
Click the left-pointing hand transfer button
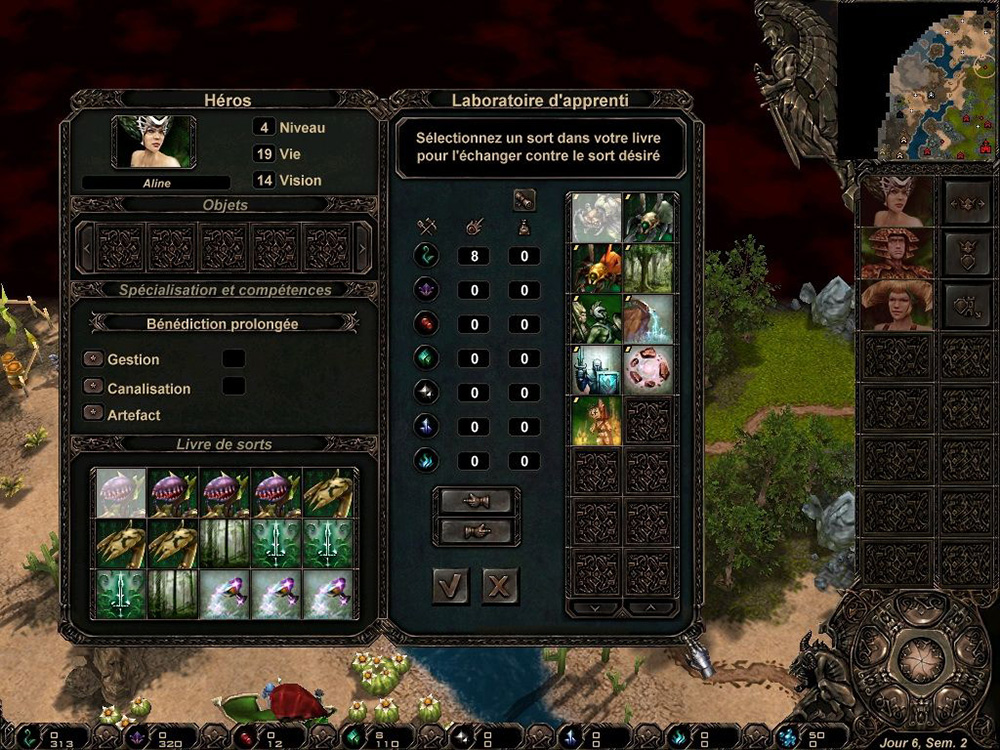pyautogui.click(x=476, y=500)
